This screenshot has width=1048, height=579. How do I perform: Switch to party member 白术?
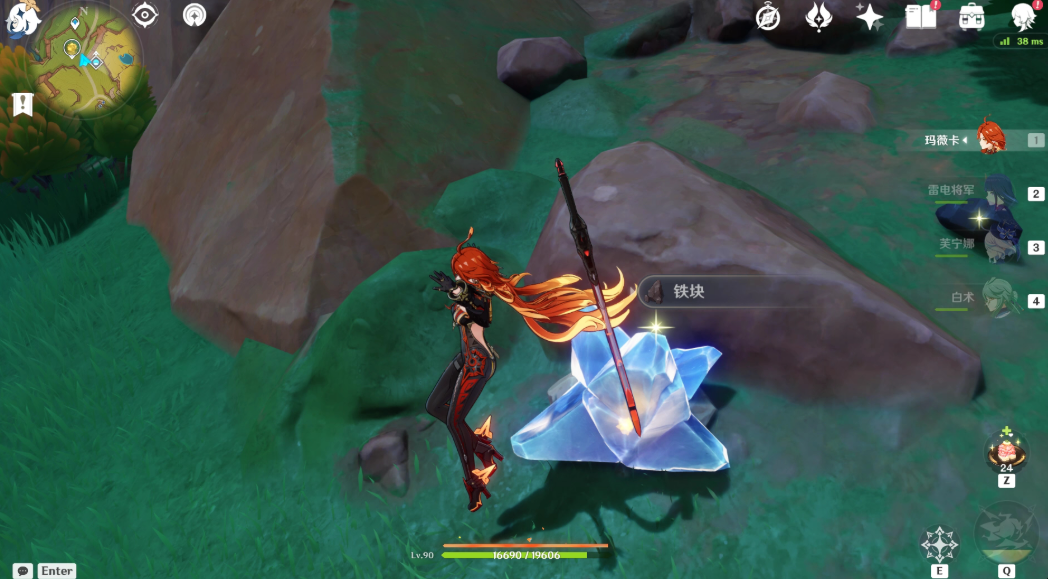pos(985,300)
